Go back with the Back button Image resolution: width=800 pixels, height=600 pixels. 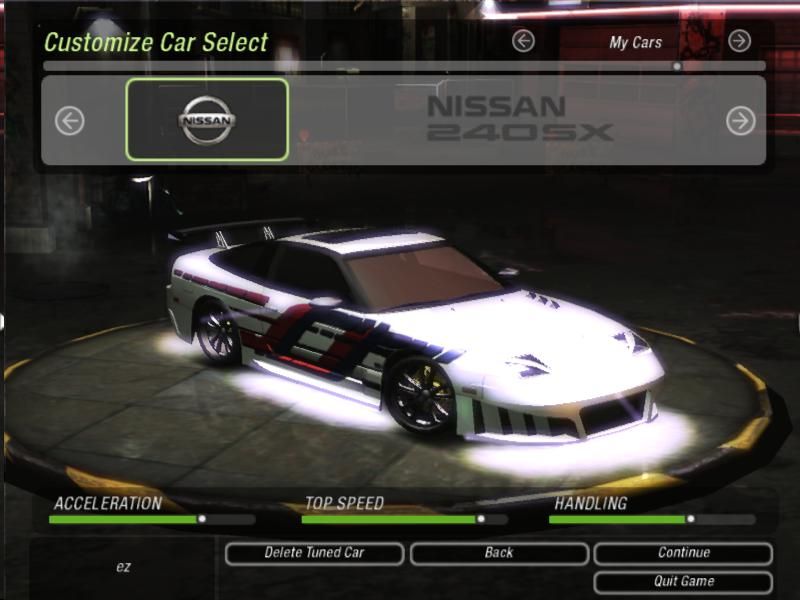coord(499,553)
